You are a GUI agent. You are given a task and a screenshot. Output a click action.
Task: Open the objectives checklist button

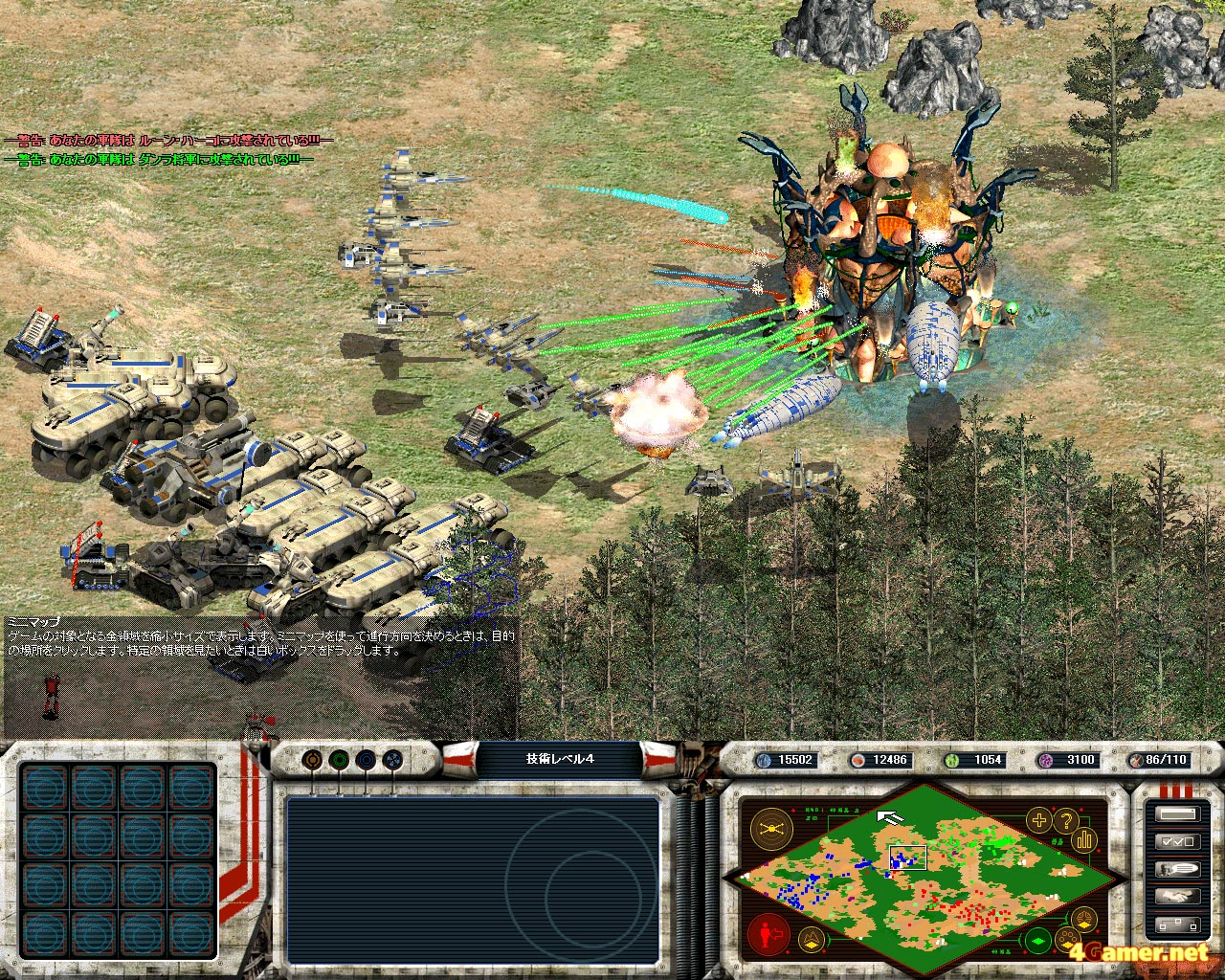tap(1177, 842)
